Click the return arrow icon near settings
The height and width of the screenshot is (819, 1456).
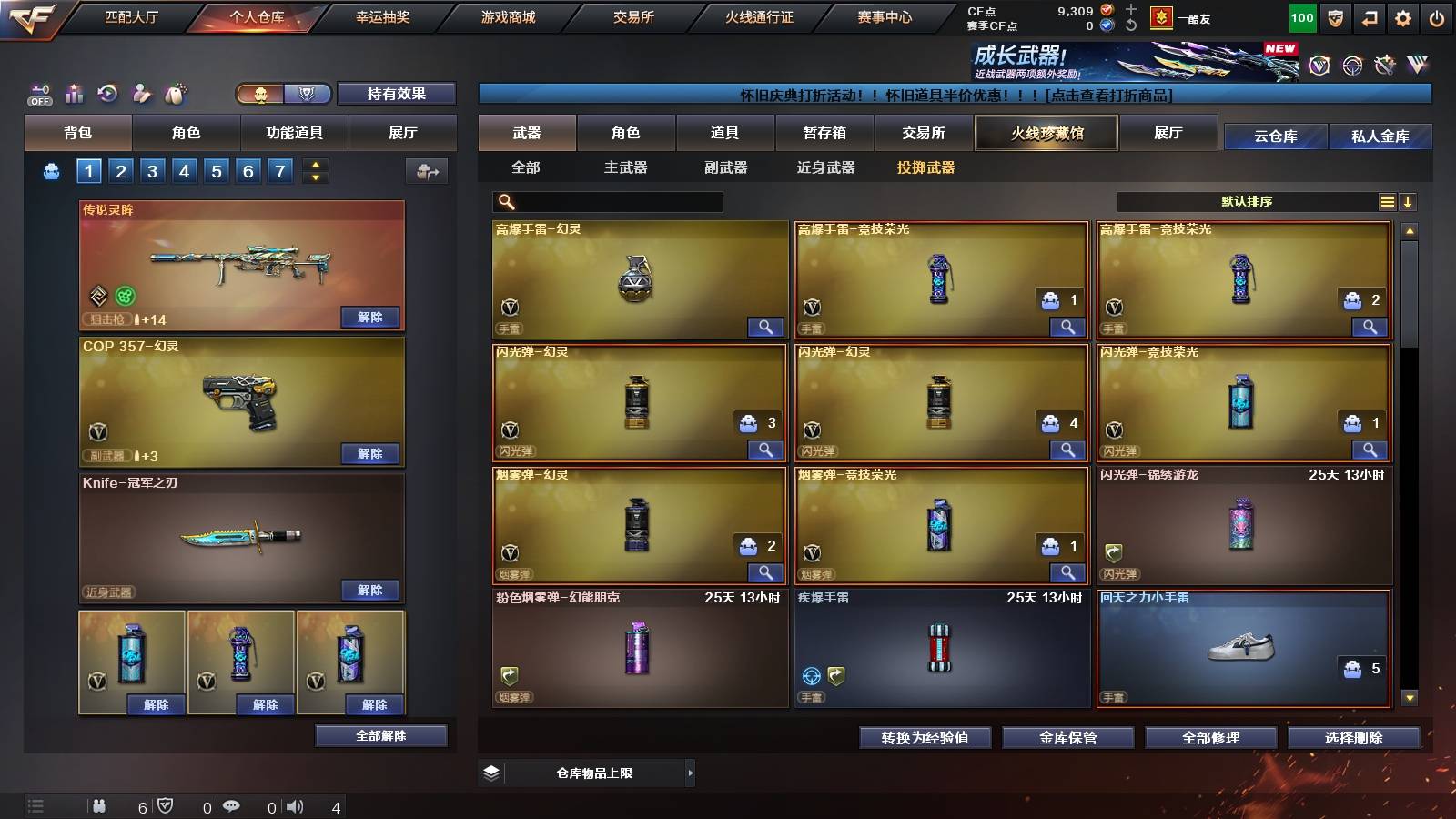coord(1369,16)
